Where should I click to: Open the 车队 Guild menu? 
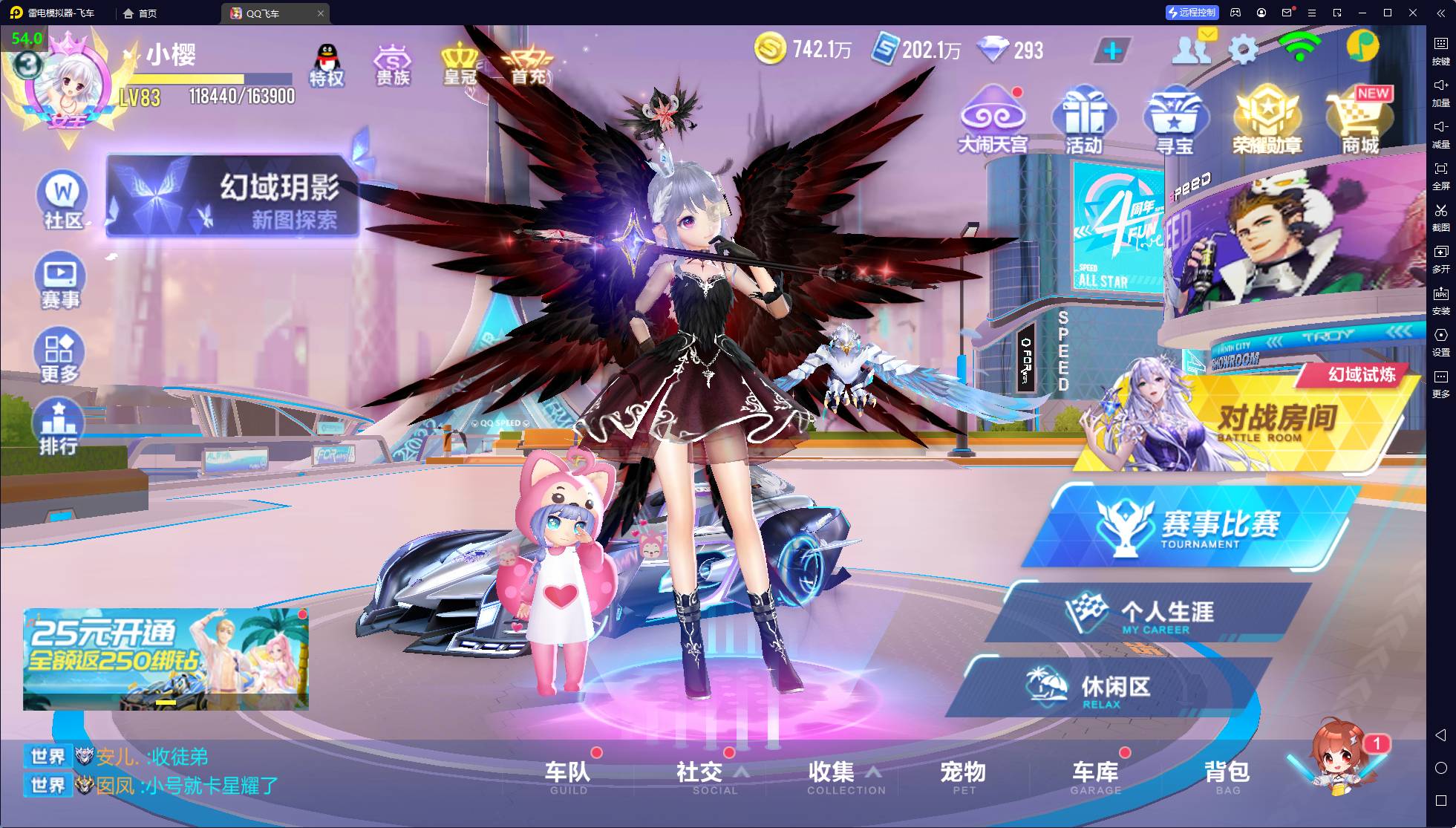(568, 776)
